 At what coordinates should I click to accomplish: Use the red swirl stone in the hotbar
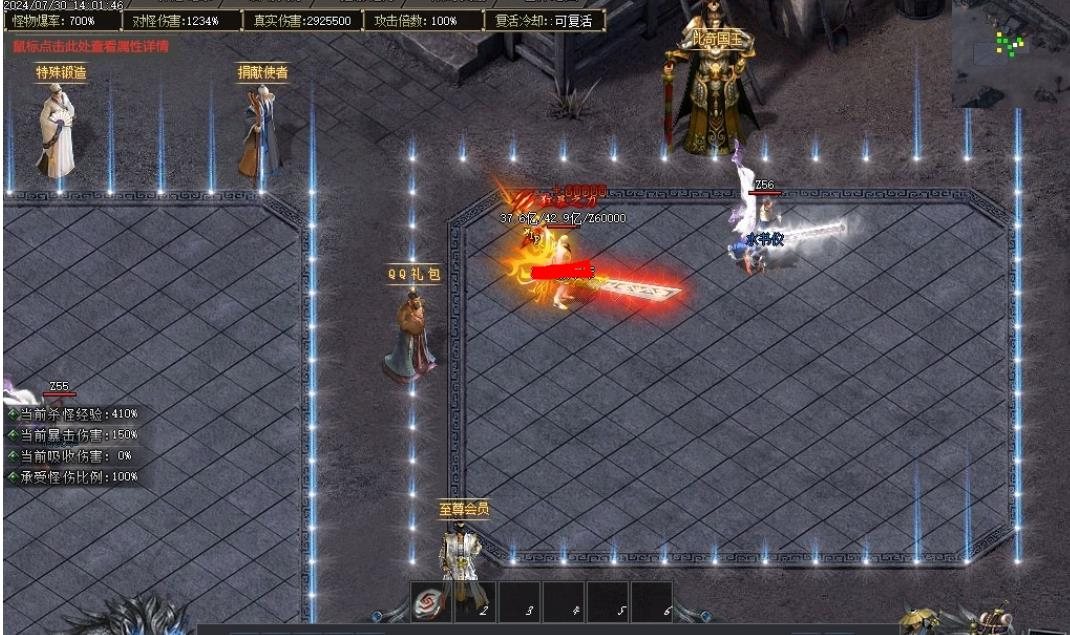pyautogui.click(x=431, y=603)
